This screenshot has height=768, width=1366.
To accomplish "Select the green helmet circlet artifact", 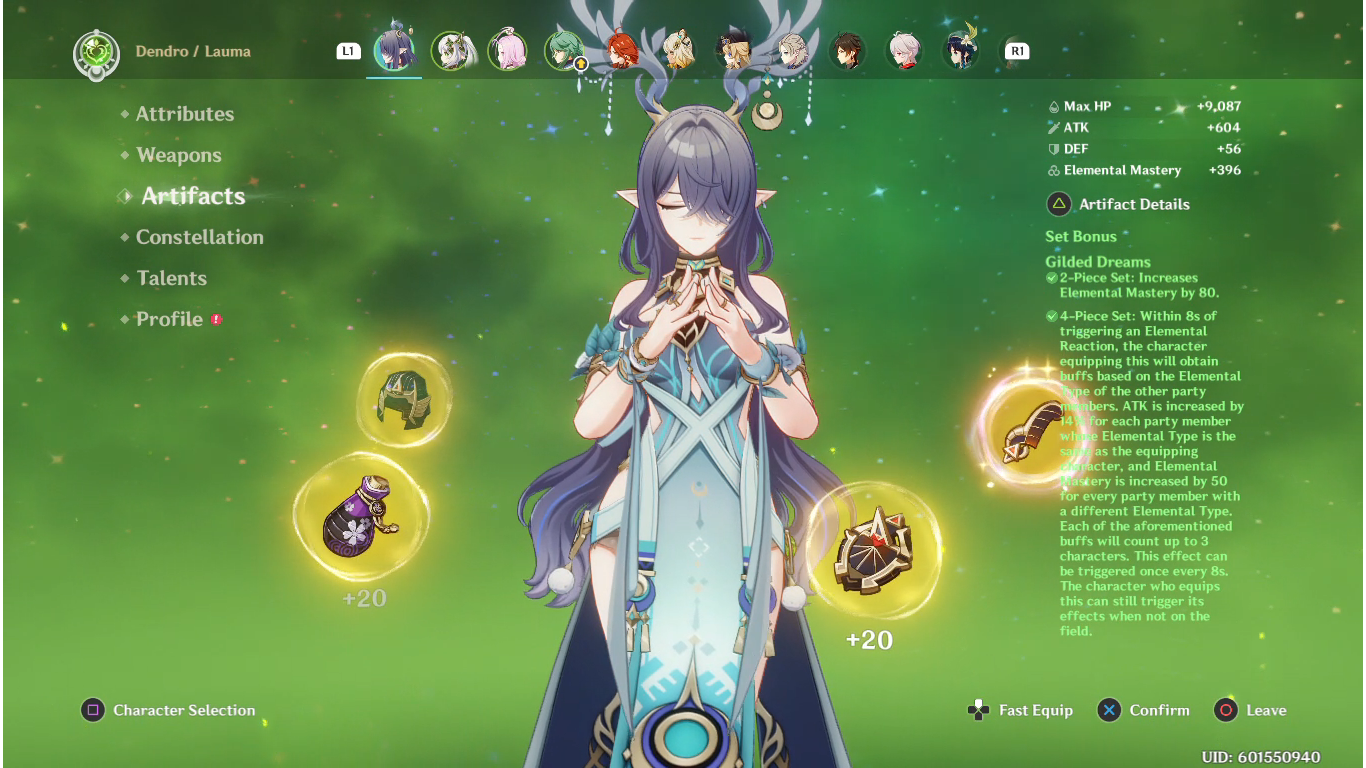I will [404, 400].
